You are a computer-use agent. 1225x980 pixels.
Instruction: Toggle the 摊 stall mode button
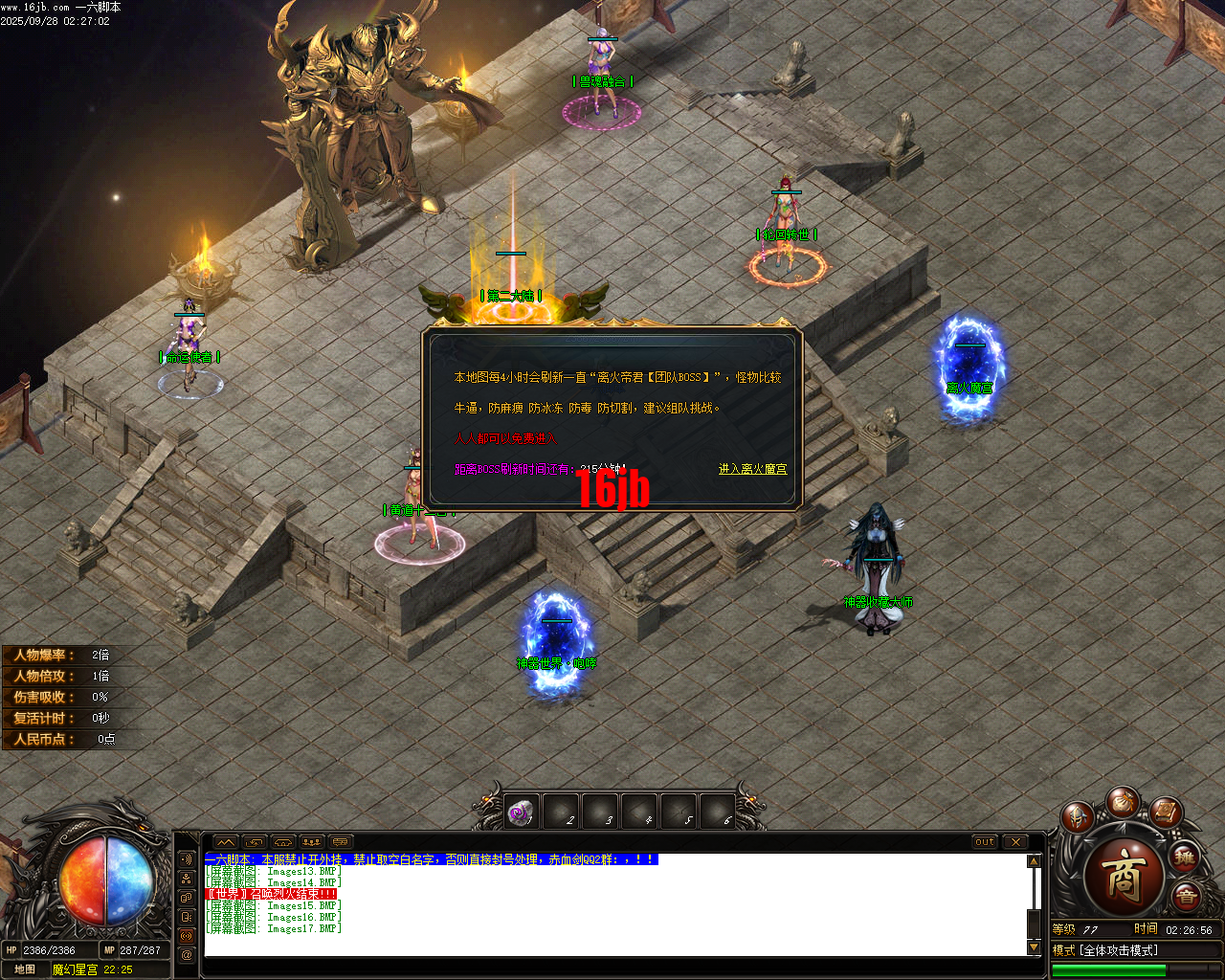pos(1183,857)
